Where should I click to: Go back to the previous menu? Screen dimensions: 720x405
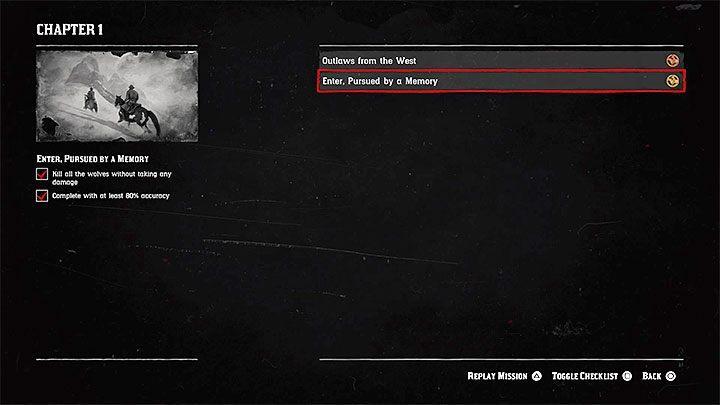click(659, 376)
